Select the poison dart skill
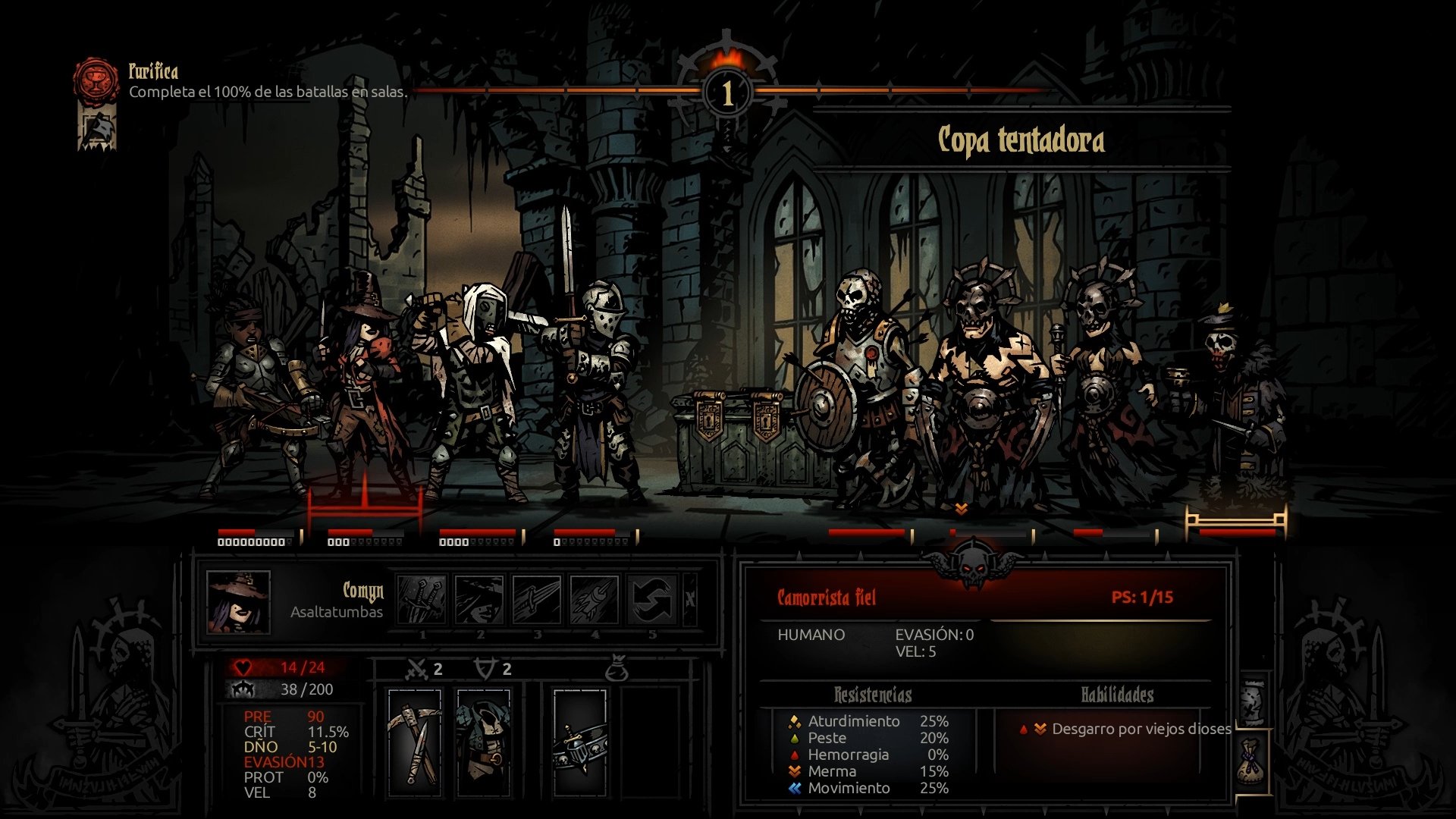 tap(594, 600)
